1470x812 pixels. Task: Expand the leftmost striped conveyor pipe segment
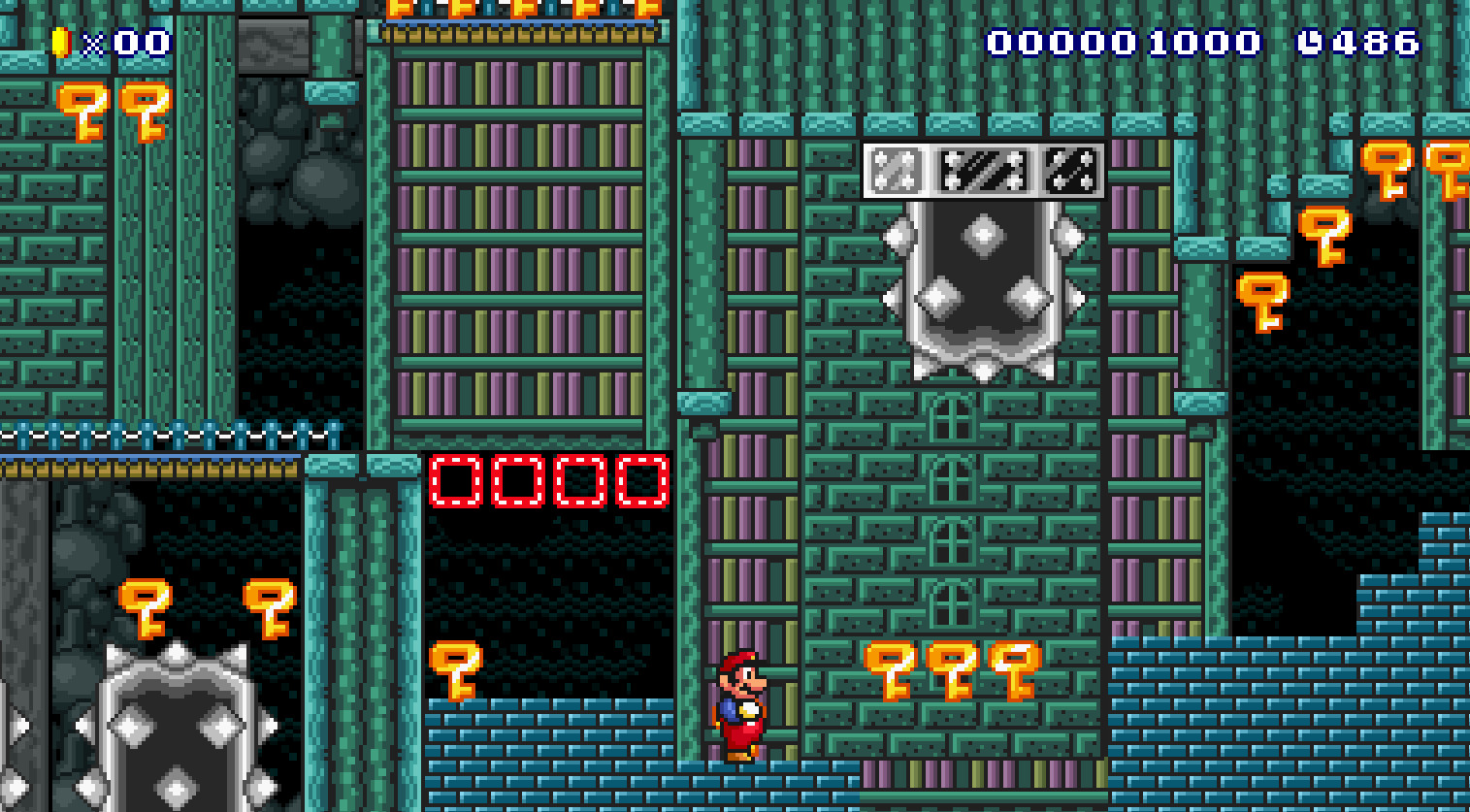898,170
